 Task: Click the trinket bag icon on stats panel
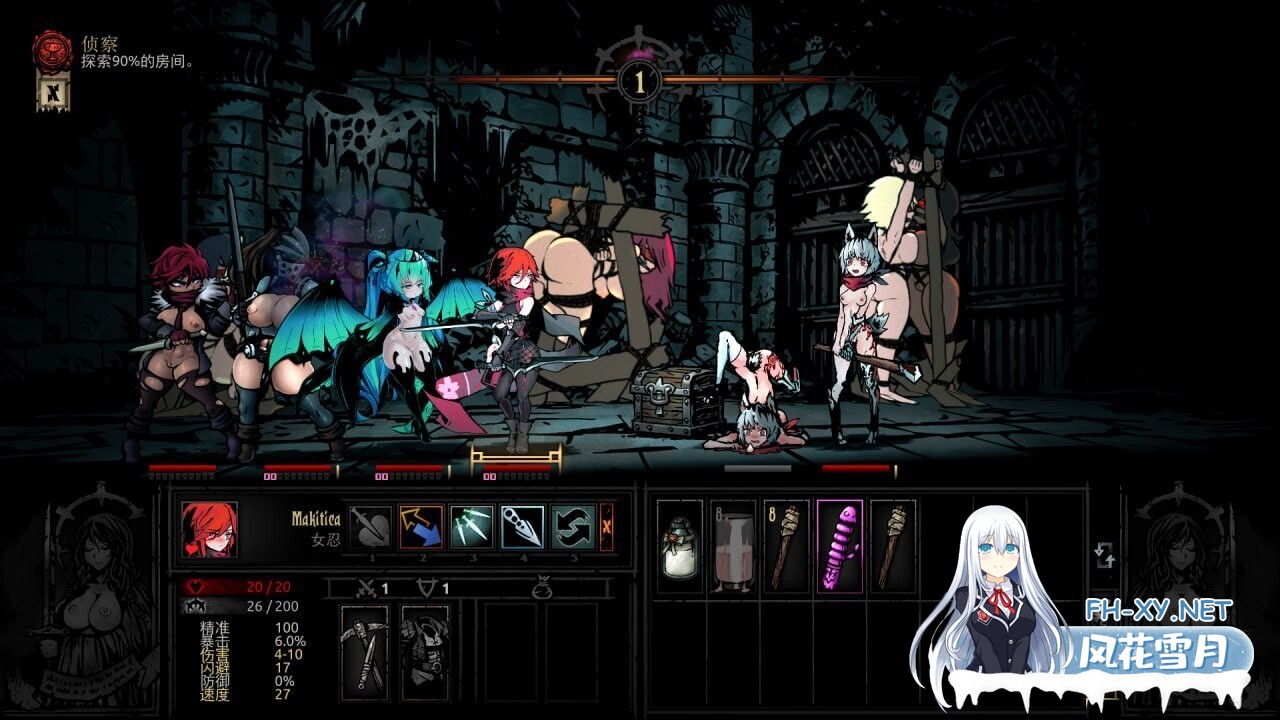coord(542,590)
